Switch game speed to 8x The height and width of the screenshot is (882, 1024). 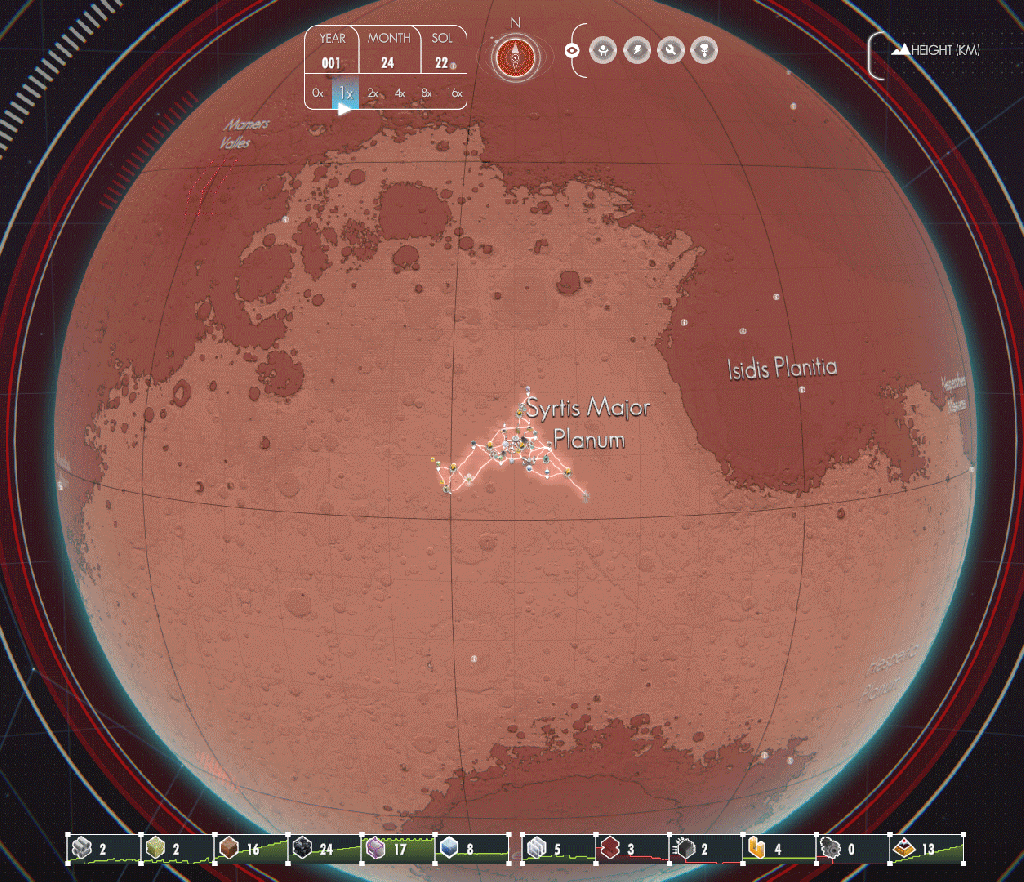427,93
